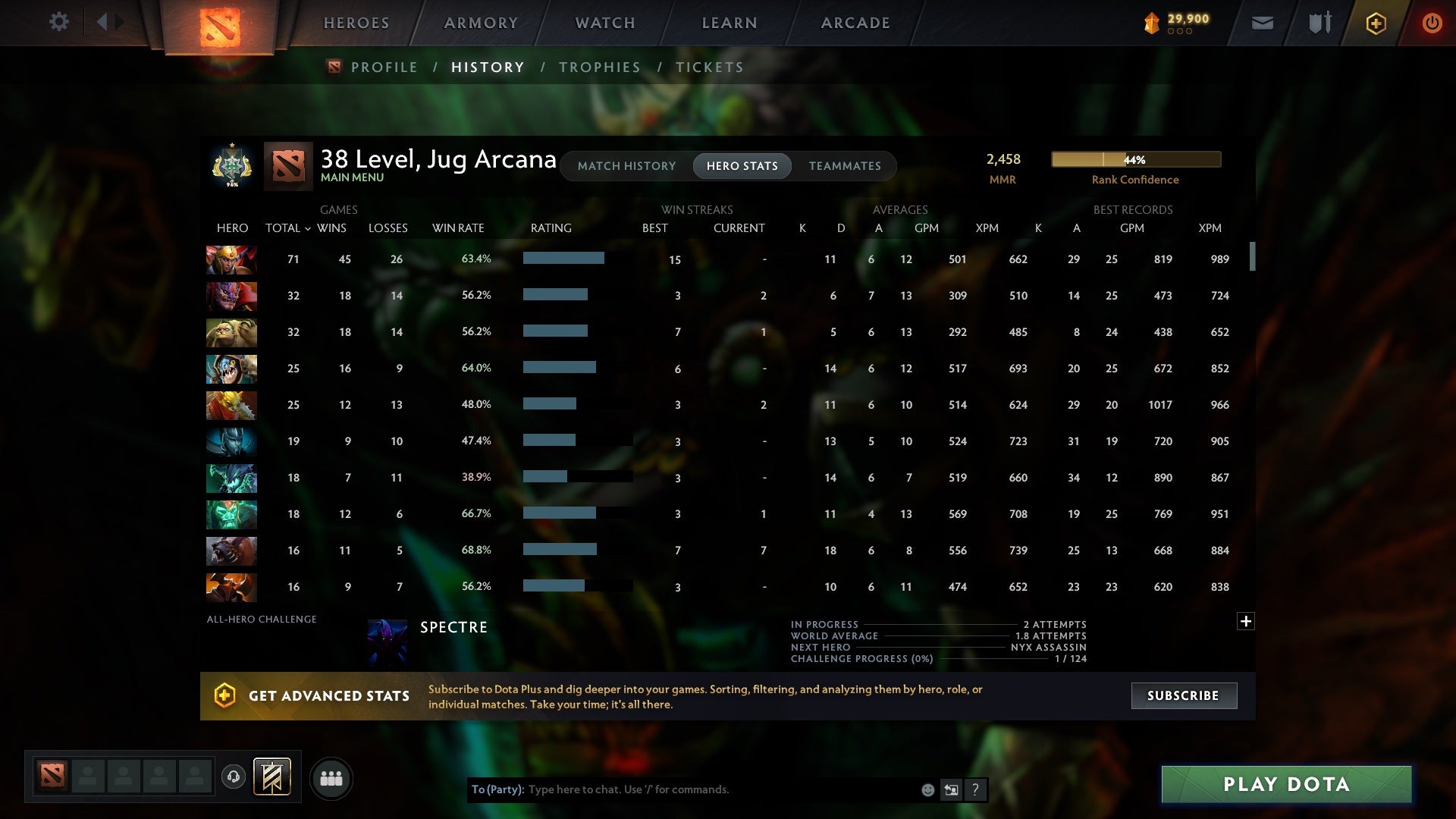Click the red power exit icon

point(1432,23)
